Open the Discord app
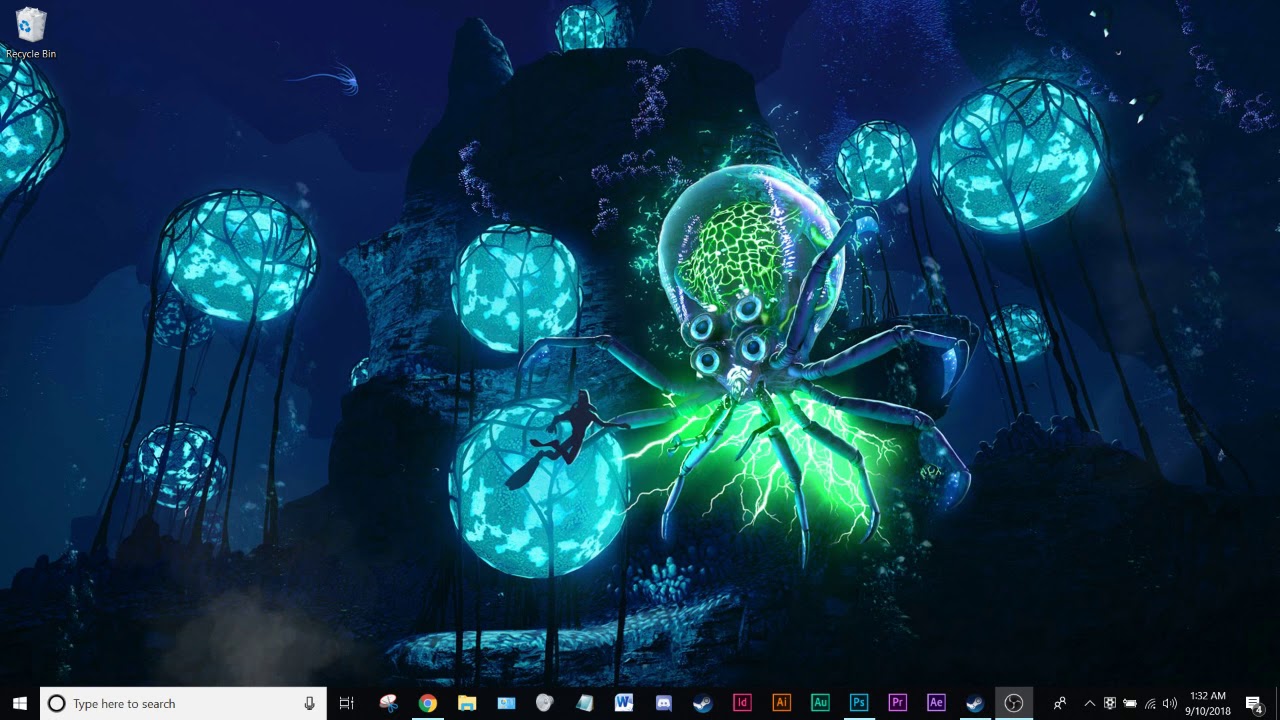The image size is (1280, 720). tap(662, 703)
